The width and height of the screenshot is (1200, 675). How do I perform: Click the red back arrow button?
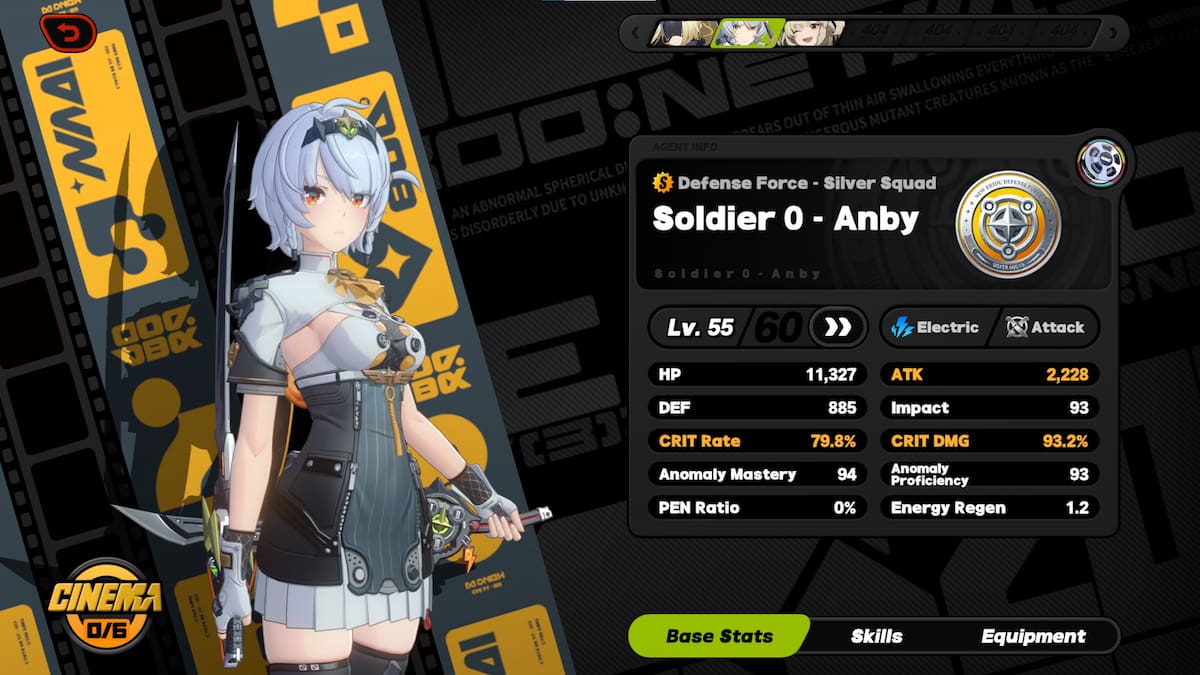pos(69,34)
